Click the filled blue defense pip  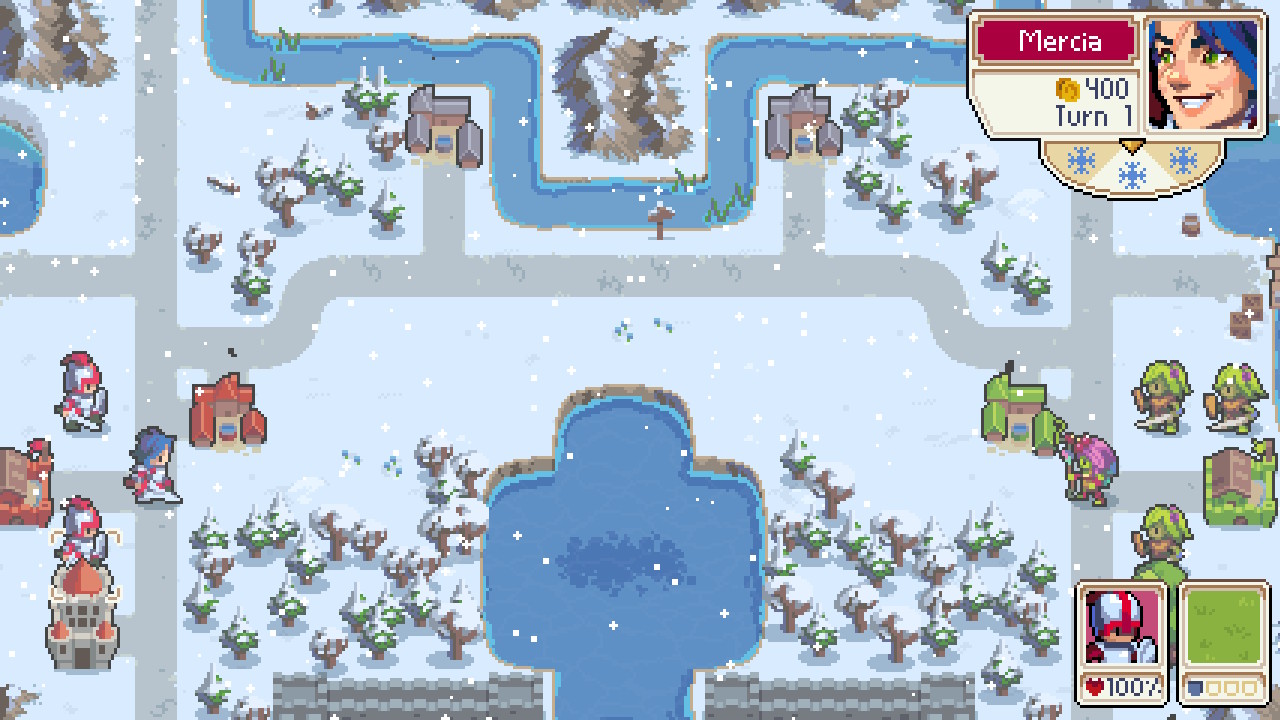click(x=1194, y=688)
